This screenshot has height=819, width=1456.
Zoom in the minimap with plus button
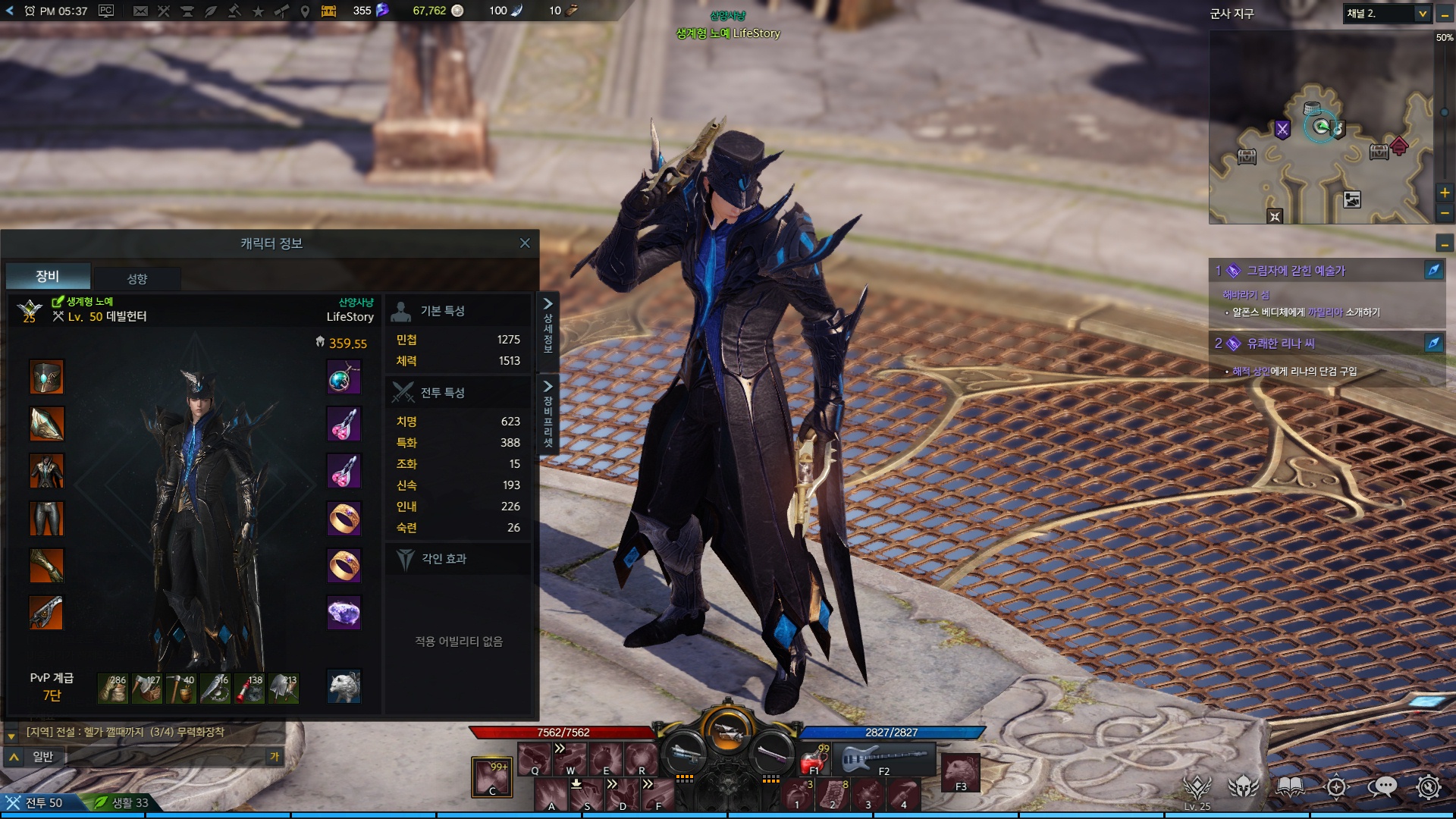tap(1445, 193)
